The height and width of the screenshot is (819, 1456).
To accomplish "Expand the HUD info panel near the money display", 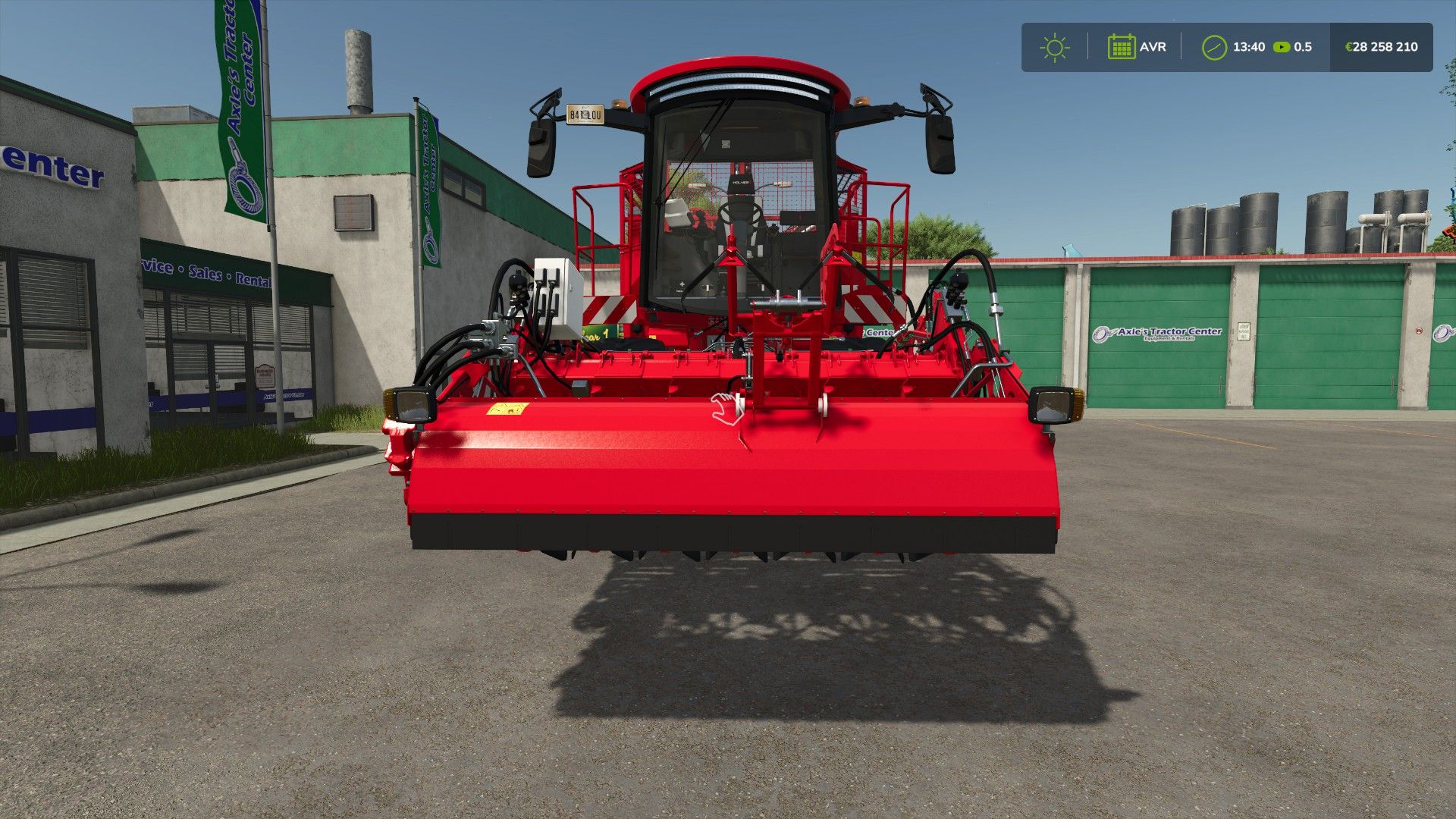I will (1382, 47).
